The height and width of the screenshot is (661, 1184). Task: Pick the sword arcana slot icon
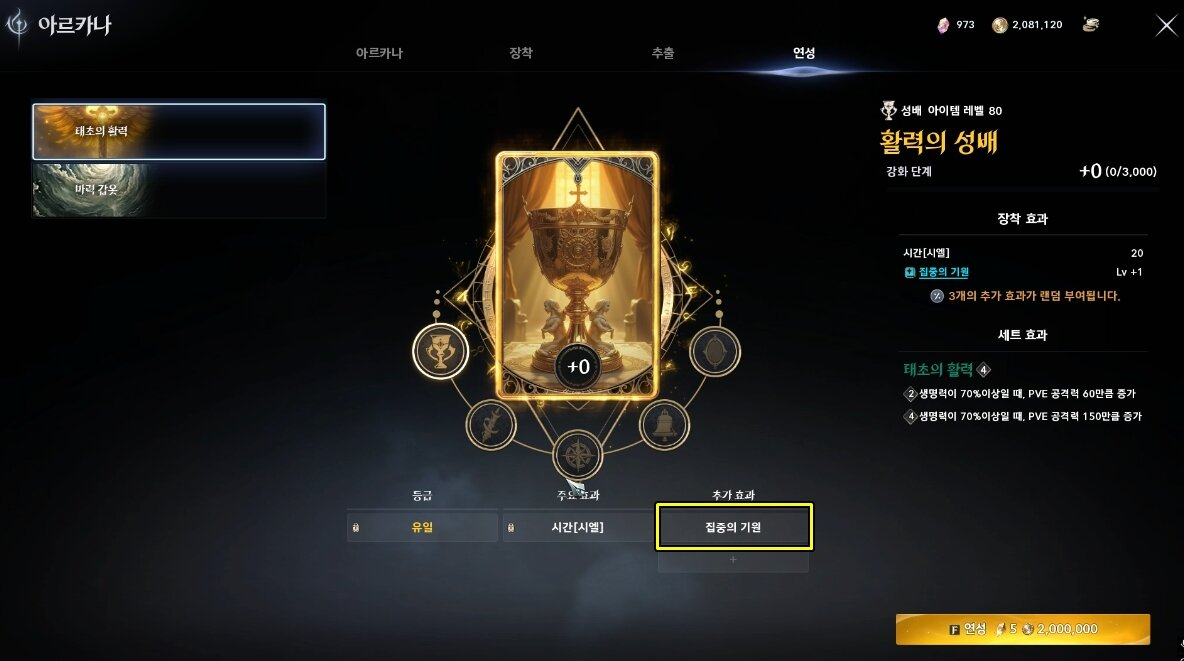click(491, 425)
